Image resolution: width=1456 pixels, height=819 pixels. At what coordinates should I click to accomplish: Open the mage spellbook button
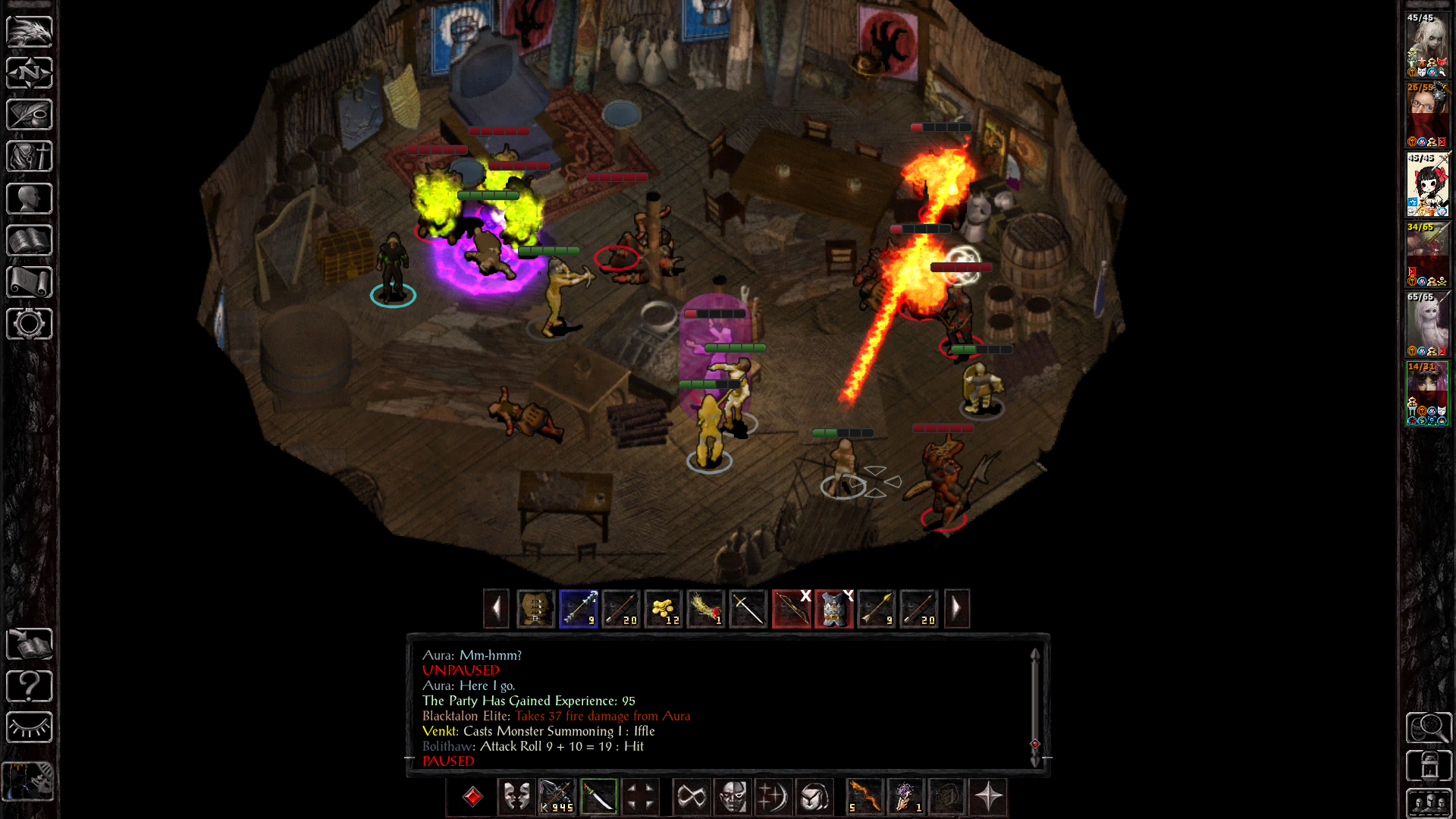29,240
